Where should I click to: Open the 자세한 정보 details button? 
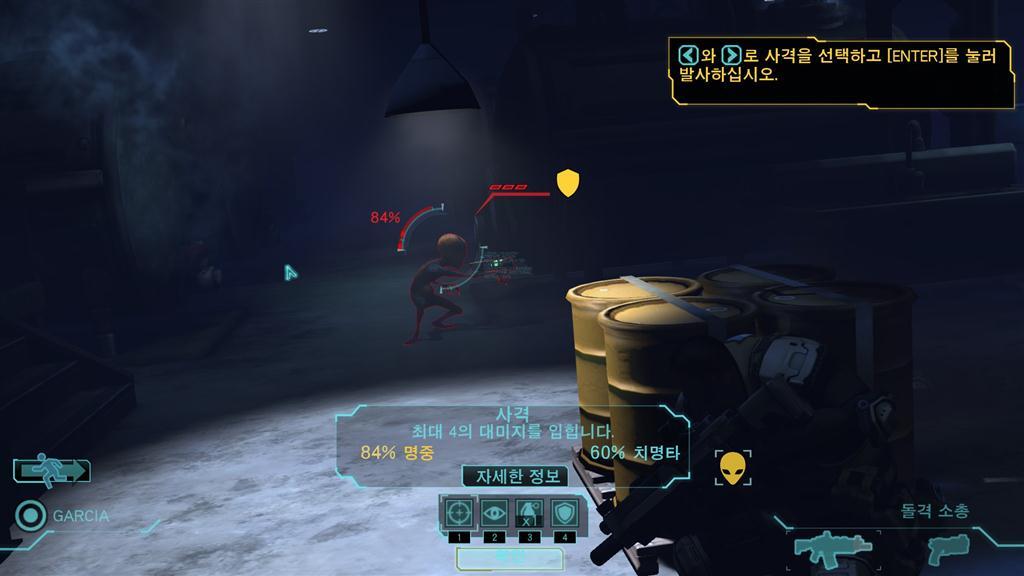514,477
